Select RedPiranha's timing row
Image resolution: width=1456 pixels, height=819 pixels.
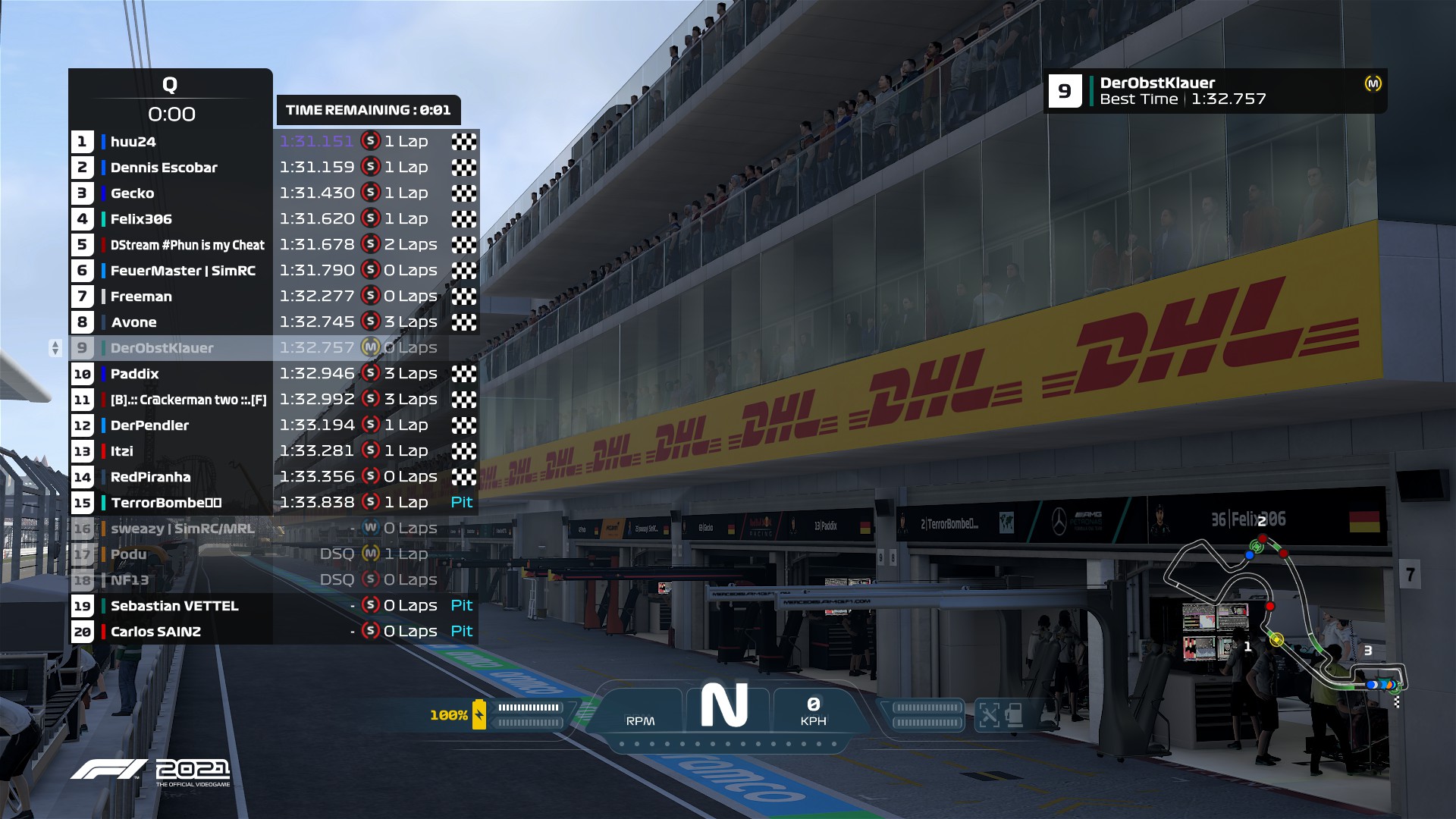(x=151, y=477)
